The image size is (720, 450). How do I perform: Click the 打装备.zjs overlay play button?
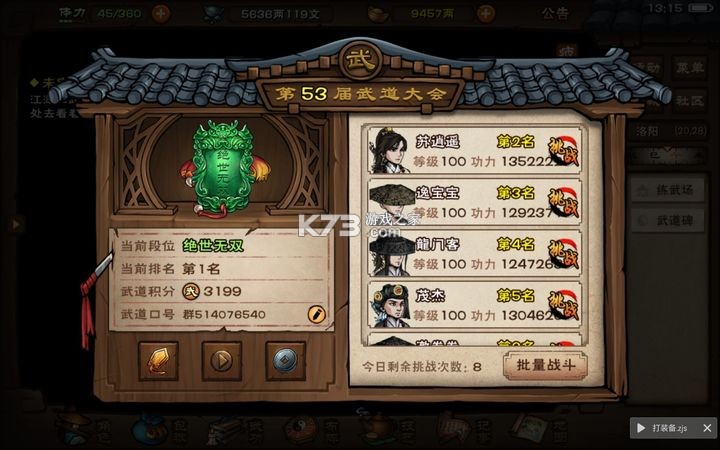(x=641, y=427)
